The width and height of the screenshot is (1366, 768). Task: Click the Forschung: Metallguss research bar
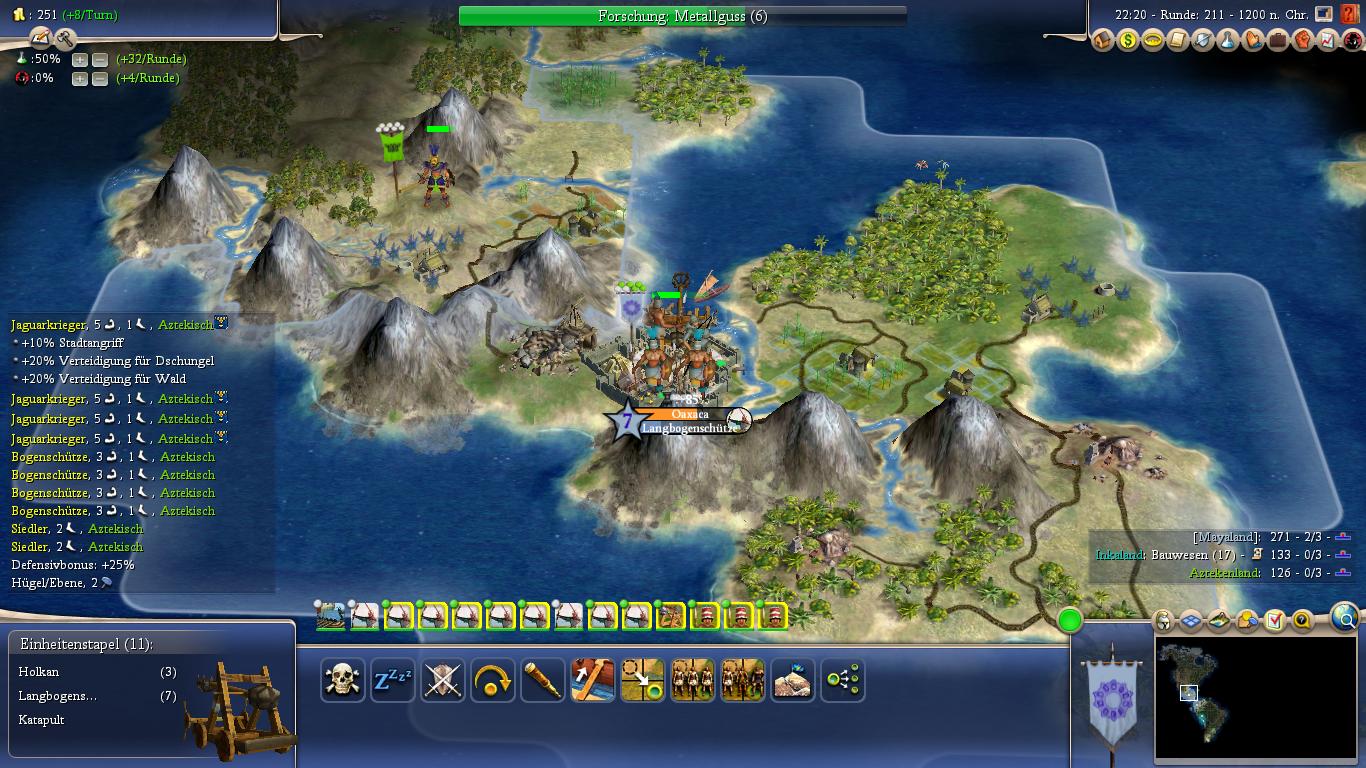coord(682,16)
